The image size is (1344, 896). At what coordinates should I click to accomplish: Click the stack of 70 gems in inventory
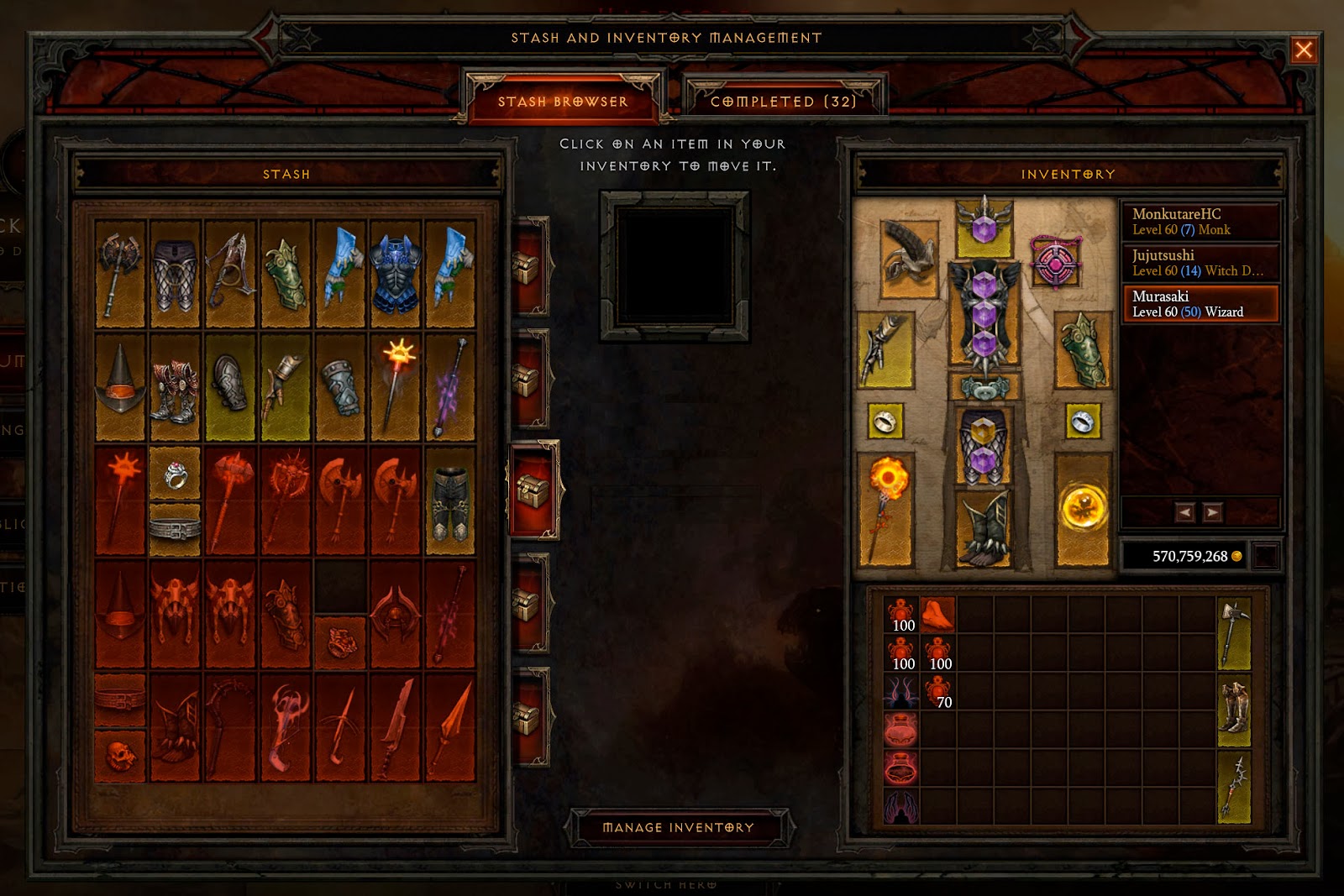coord(939,693)
